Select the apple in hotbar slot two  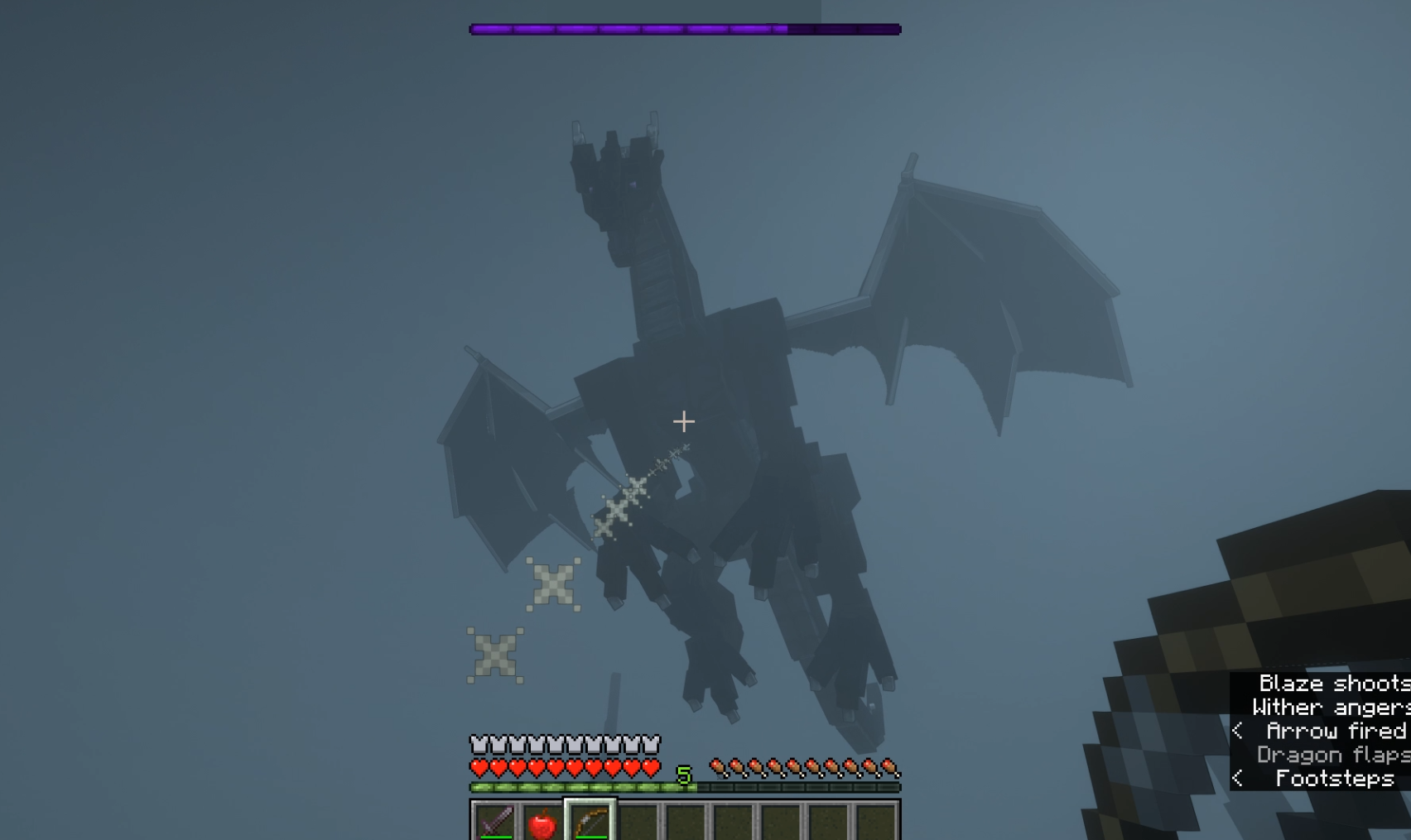(541, 823)
